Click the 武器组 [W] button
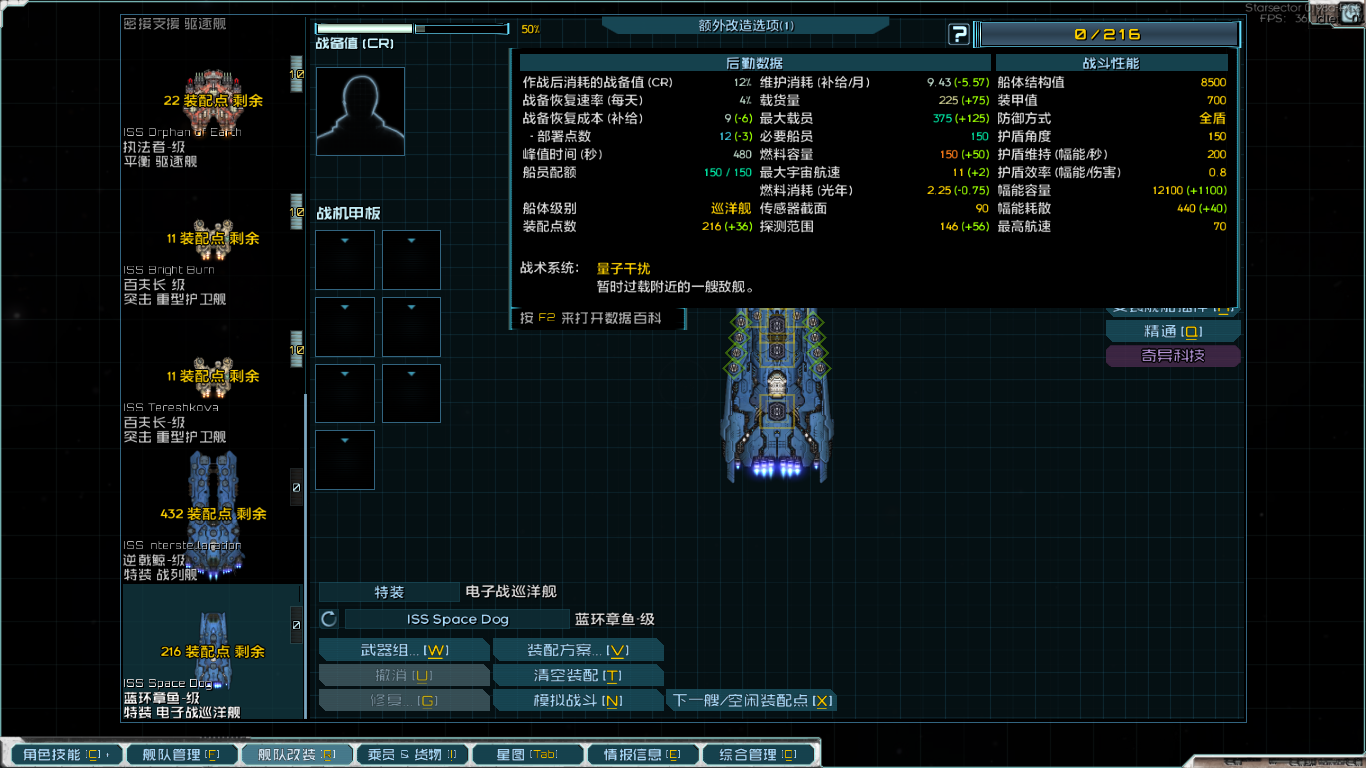Image resolution: width=1366 pixels, height=768 pixels. pyautogui.click(x=404, y=649)
